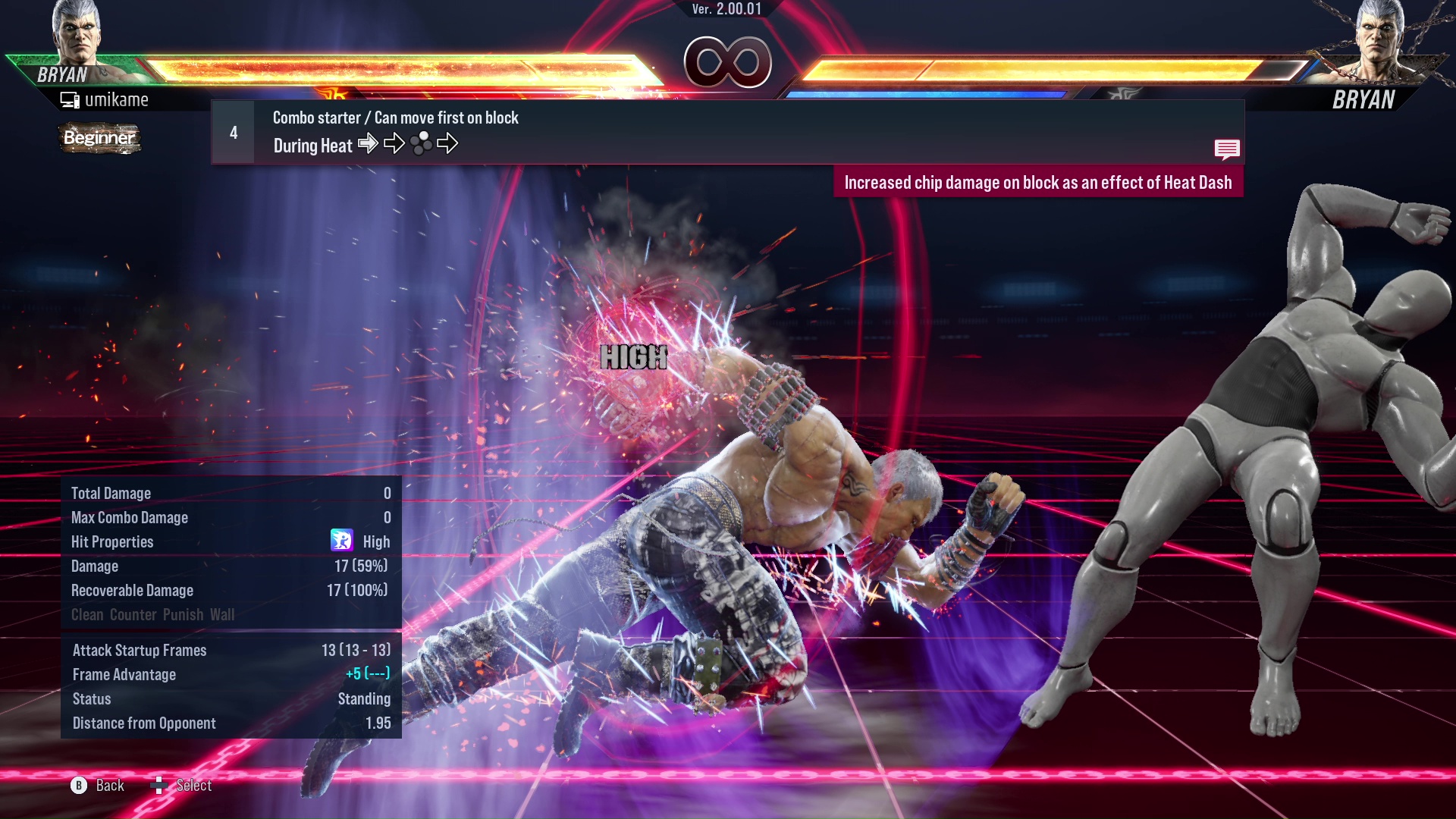The height and width of the screenshot is (819, 1456).
Task: Toggle the Wall hit indicator
Action: point(224,614)
